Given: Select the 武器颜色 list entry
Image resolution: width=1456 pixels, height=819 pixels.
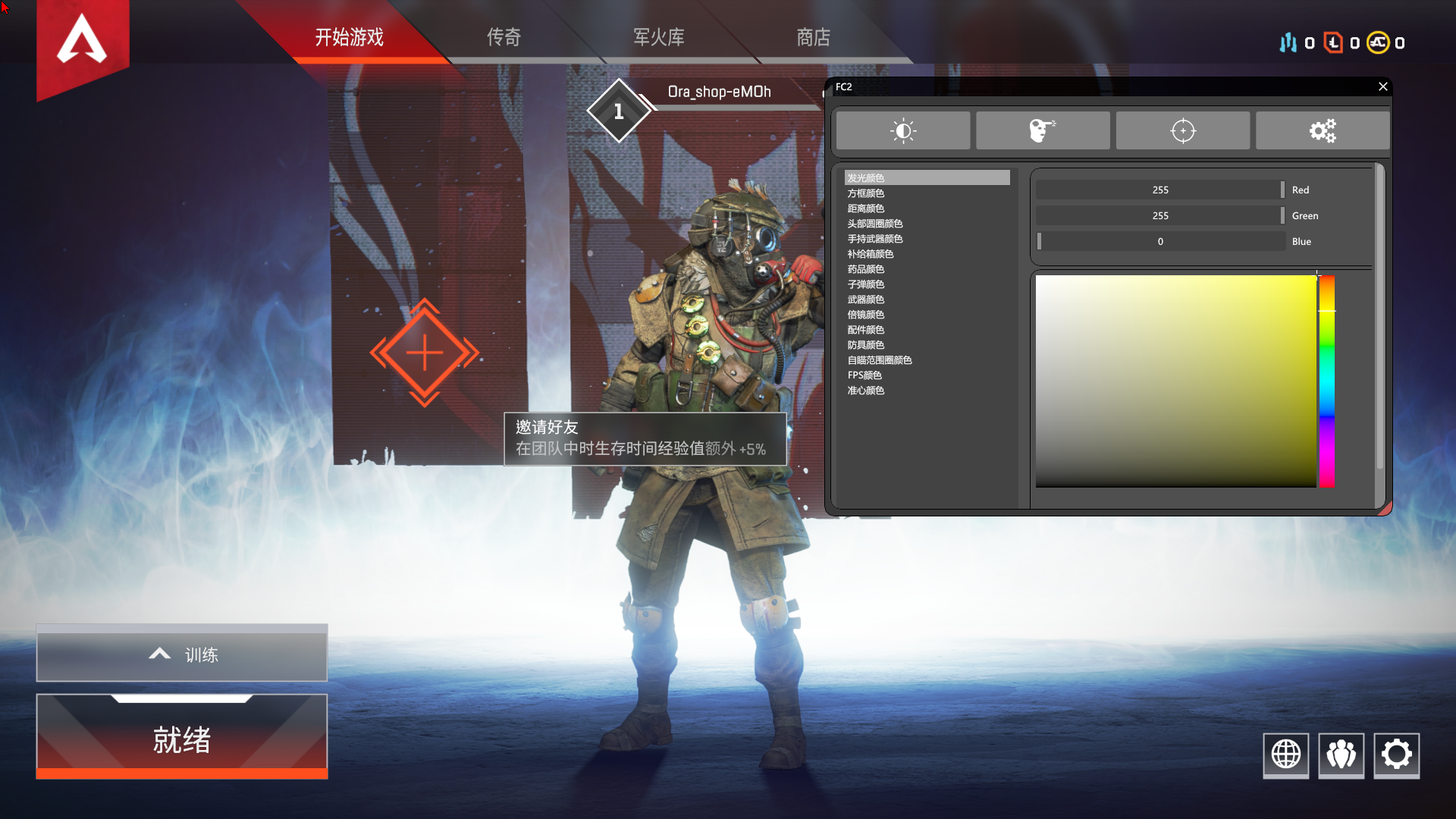Looking at the screenshot, I should click(866, 300).
